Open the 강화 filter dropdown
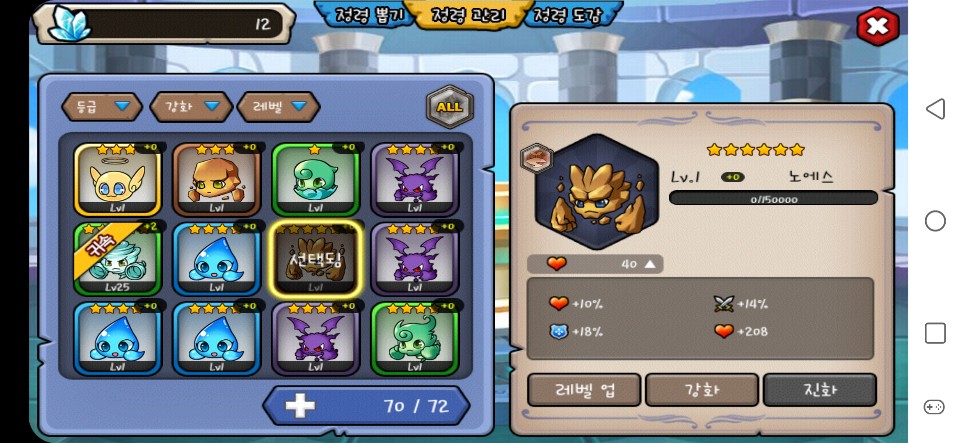The image size is (960, 443). [190, 106]
